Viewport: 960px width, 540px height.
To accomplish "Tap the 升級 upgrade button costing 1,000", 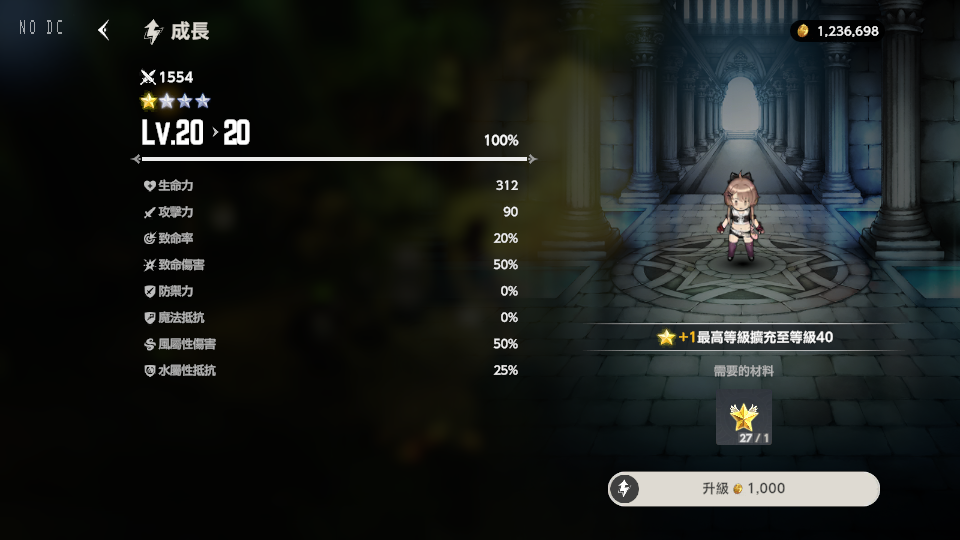I will click(744, 489).
